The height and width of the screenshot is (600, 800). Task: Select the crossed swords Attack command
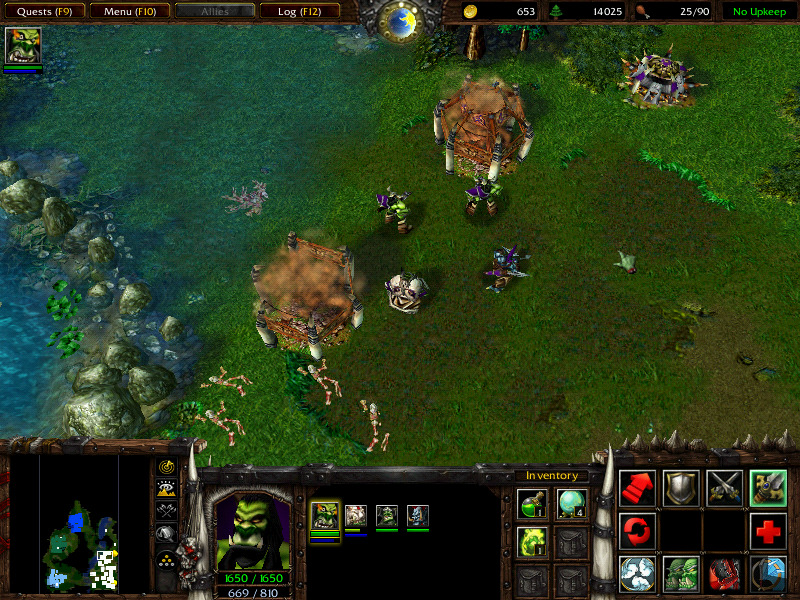724,487
